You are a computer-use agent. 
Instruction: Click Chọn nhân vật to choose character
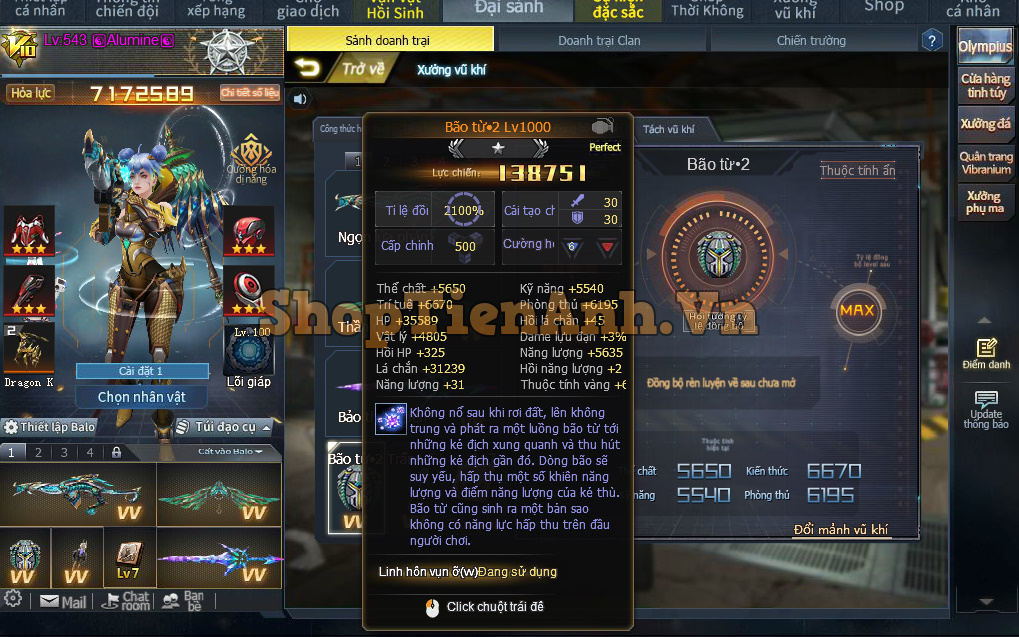coord(141,397)
